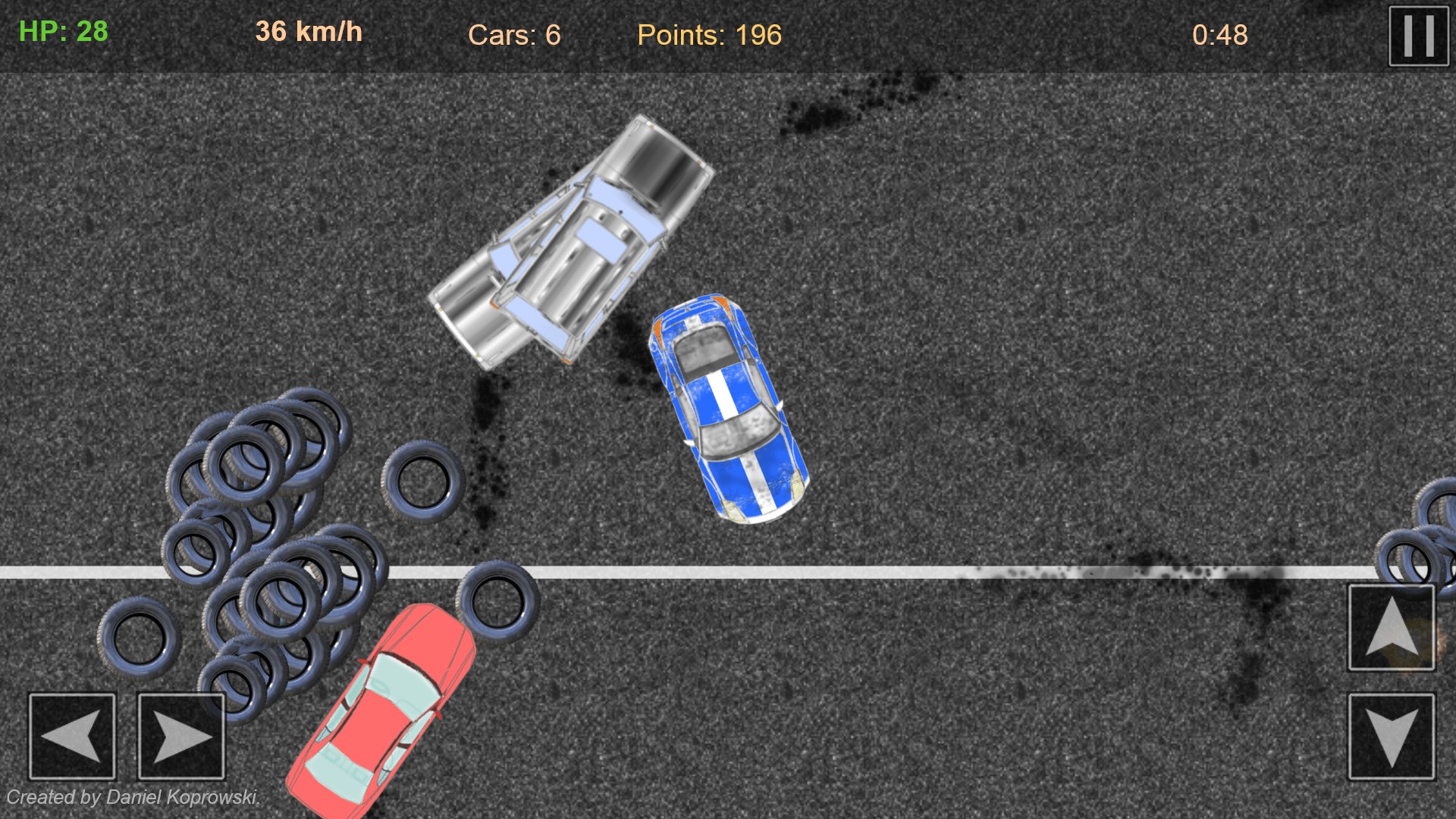This screenshot has height=819, width=1456.
Task: Steer right with the right arrow button
Action: pos(181,736)
